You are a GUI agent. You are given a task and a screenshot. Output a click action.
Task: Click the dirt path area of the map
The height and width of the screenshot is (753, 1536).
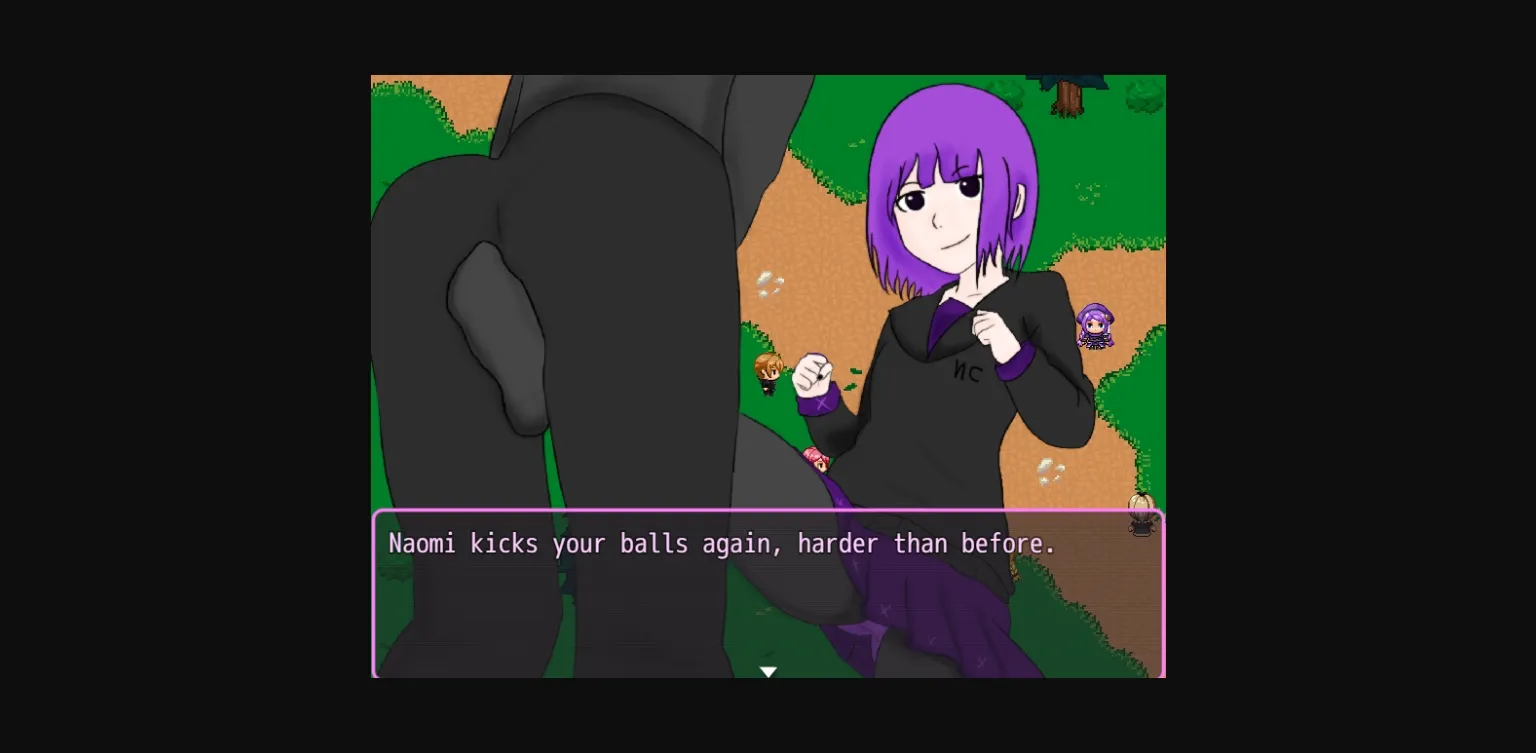click(x=800, y=230)
